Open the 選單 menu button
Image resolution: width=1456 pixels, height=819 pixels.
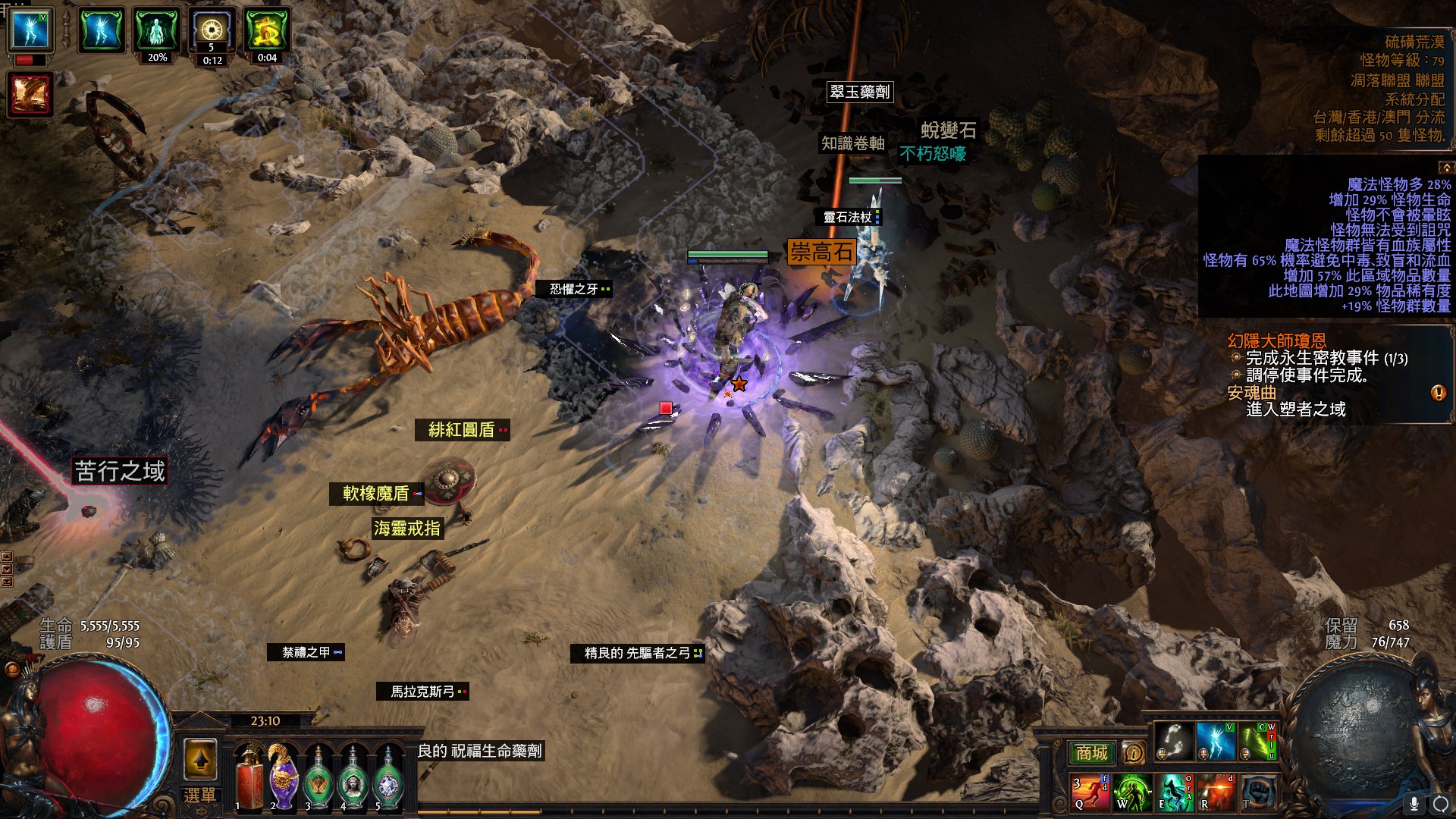[200, 795]
